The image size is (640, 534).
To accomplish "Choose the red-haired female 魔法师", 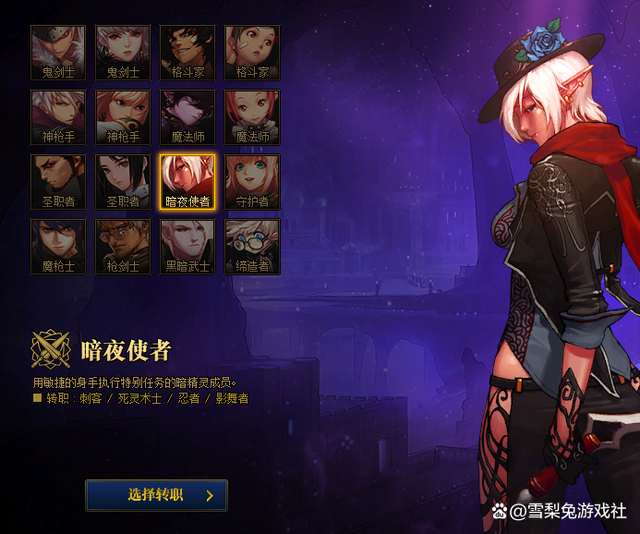I will [x=252, y=117].
